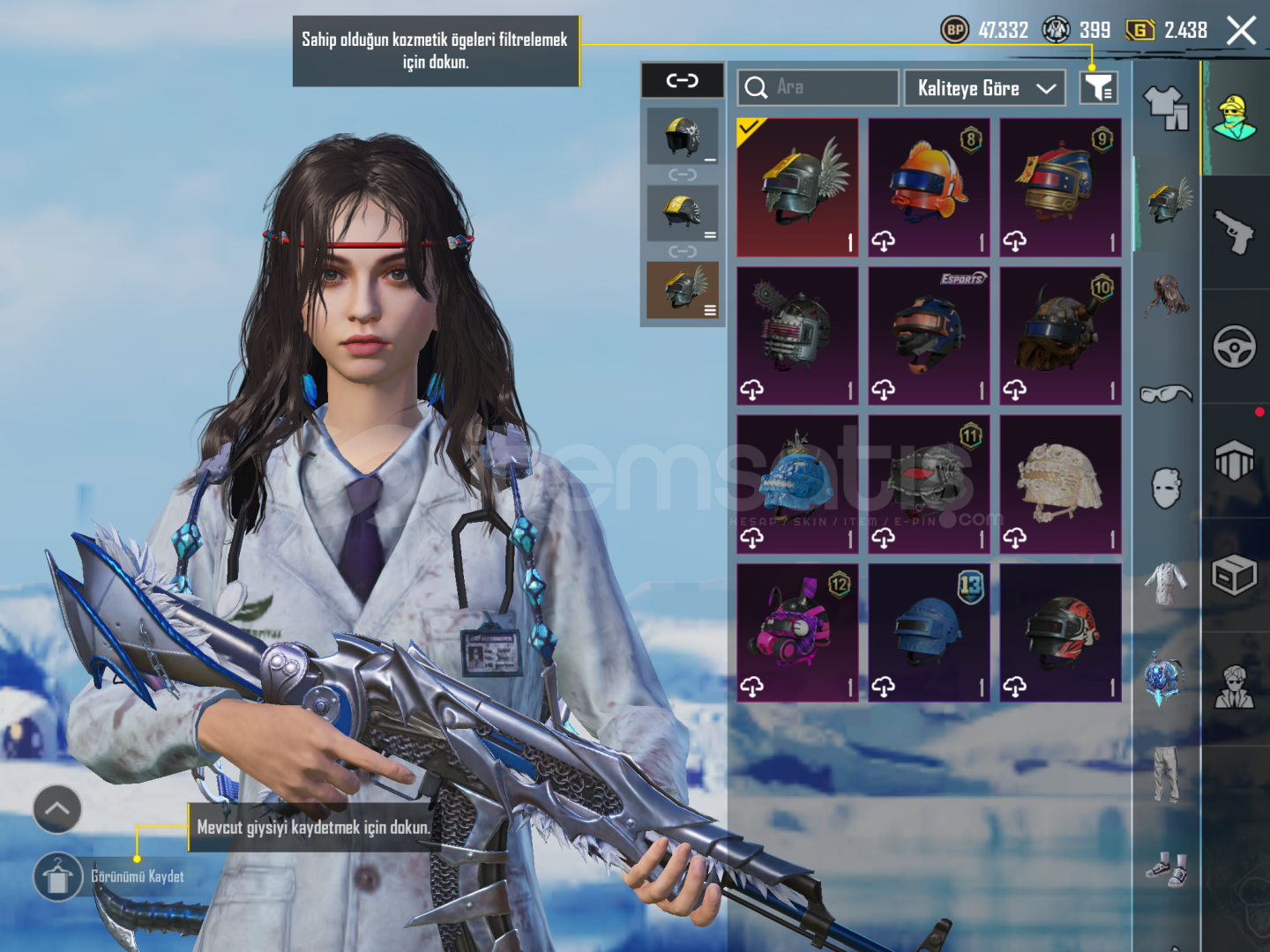Screen dimensions: 1270x952
Task: Pick the horned viking helmet skin
Action: pos(1060,336)
